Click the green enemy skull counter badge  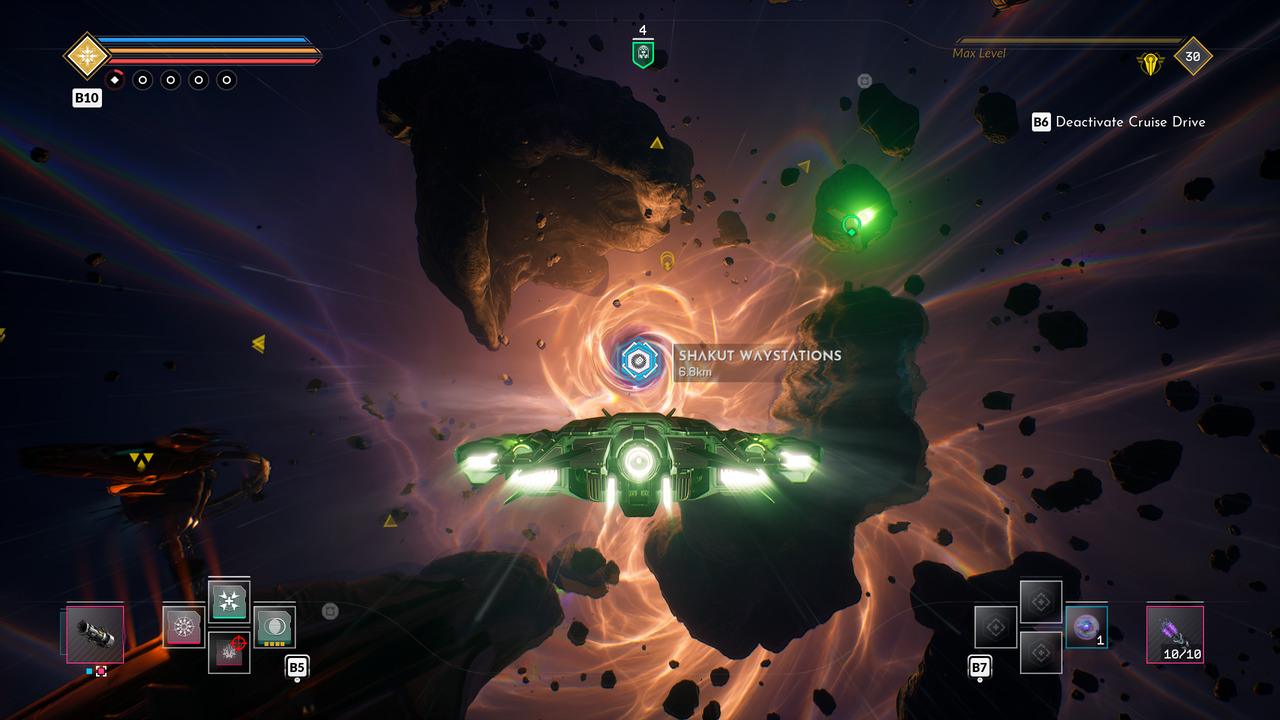tap(642, 54)
